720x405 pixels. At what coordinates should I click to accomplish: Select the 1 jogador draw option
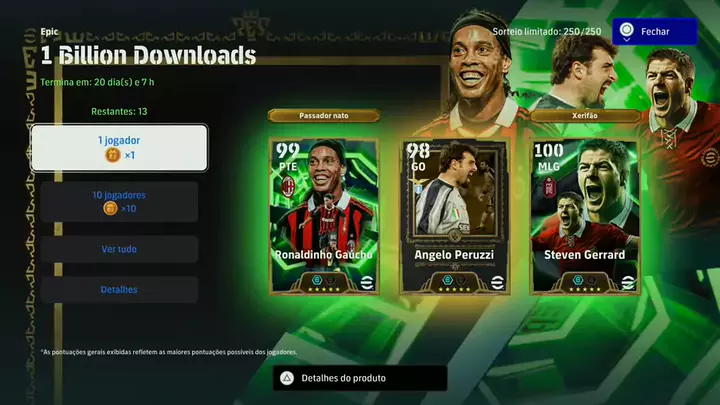[119, 148]
